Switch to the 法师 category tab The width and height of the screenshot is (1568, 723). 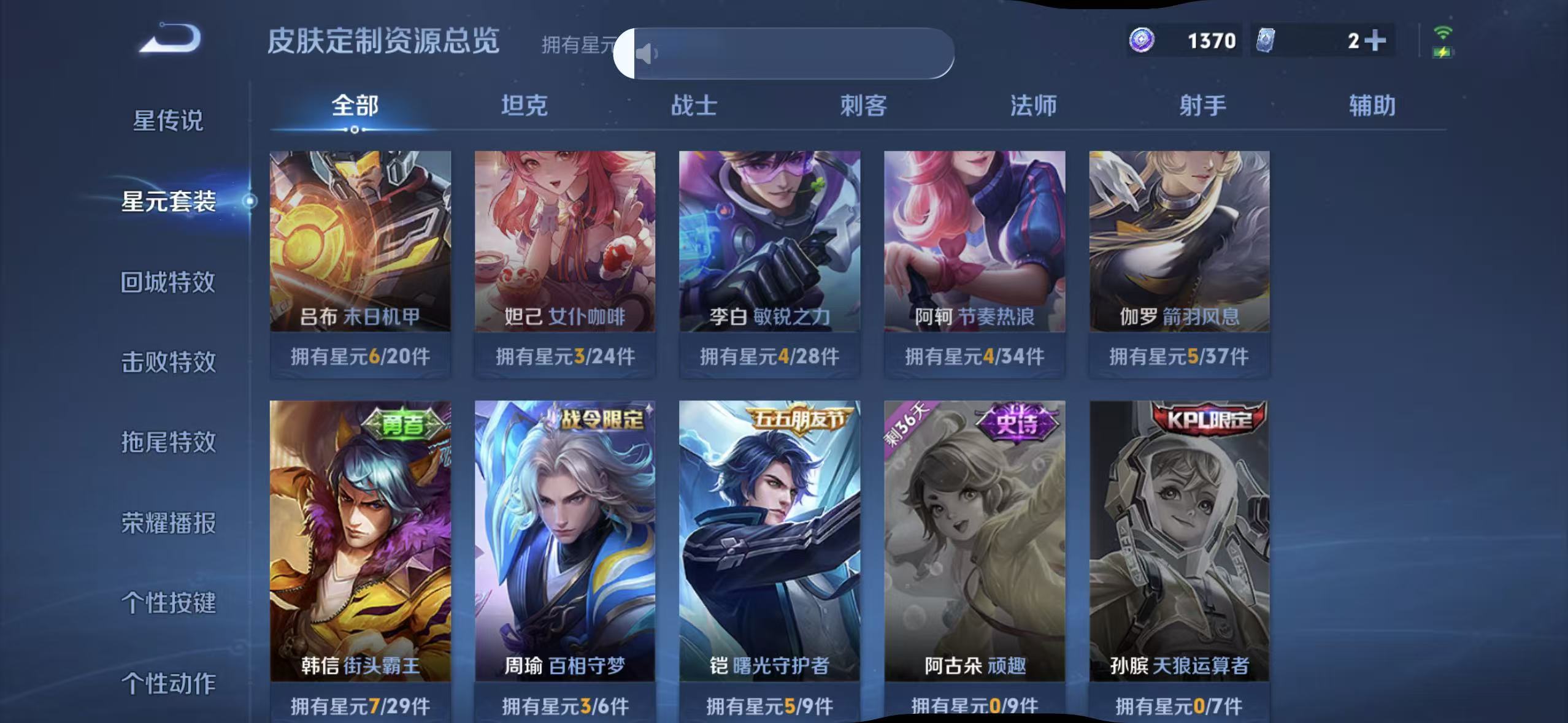tap(1034, 105)
